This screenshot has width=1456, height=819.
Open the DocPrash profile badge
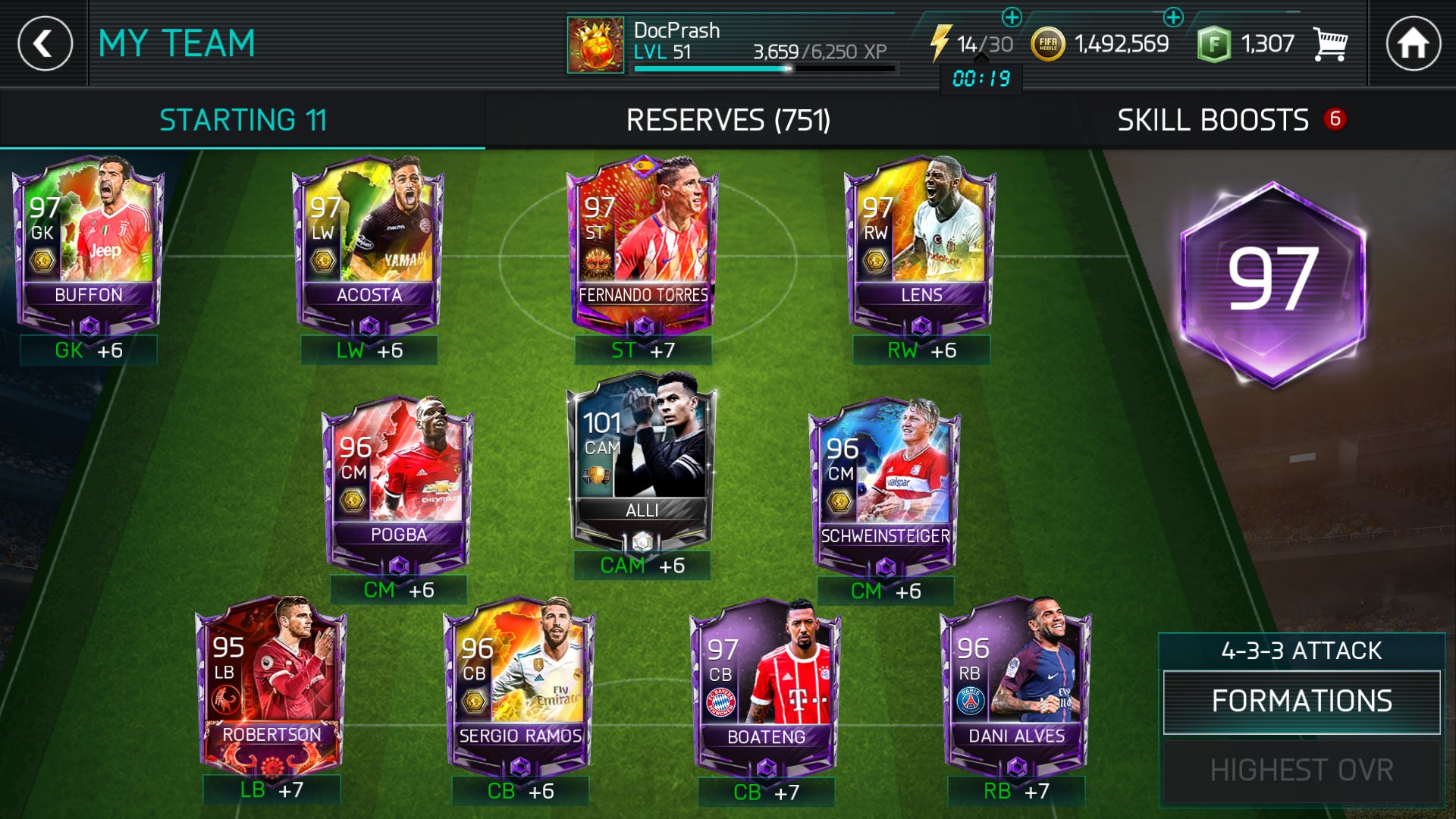click(595, 45)
